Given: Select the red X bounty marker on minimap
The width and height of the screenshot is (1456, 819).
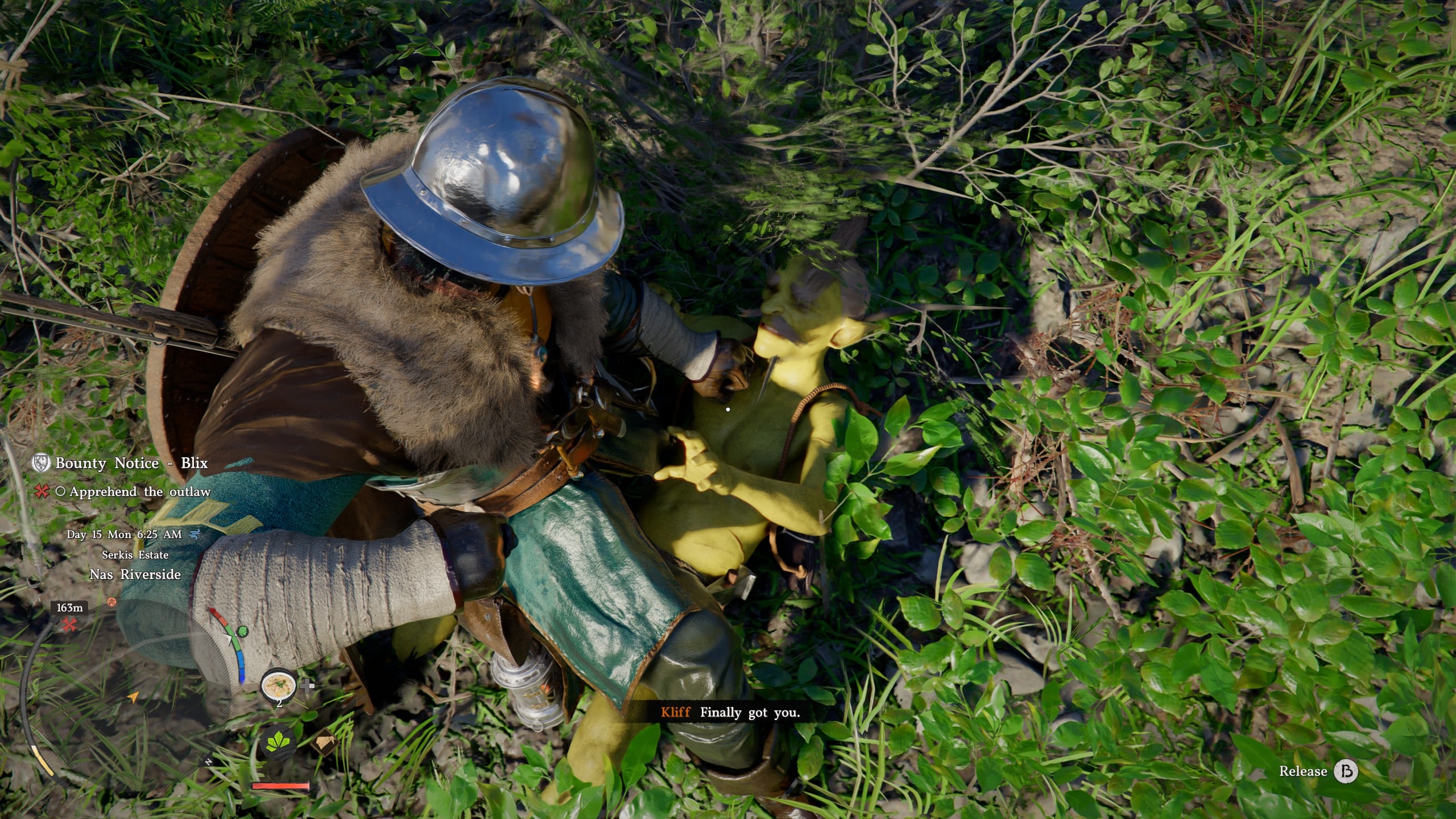Looking at the screenshot, I should tap(70, 625).
